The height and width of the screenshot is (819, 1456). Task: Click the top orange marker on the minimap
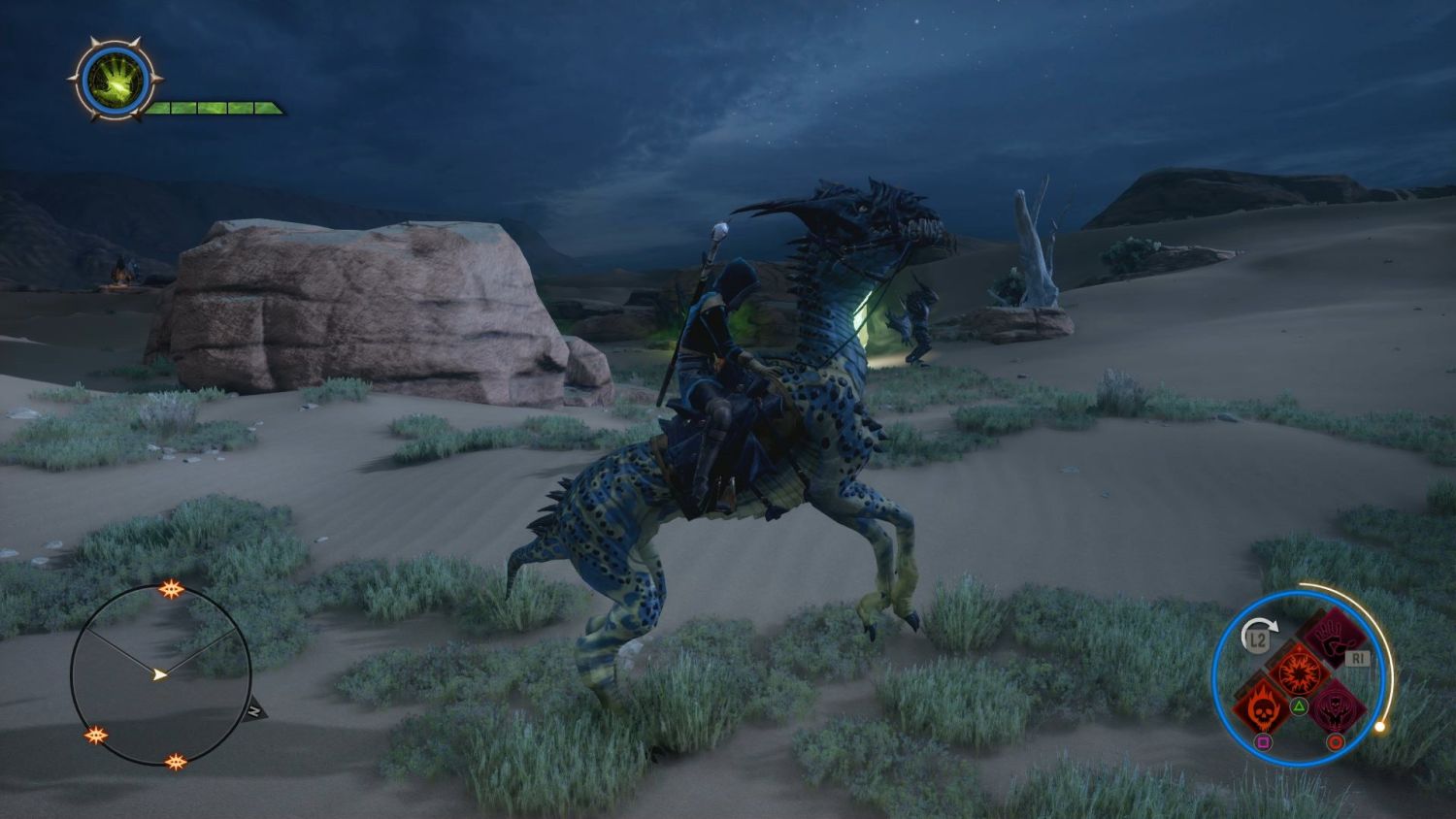coord(171,589)
